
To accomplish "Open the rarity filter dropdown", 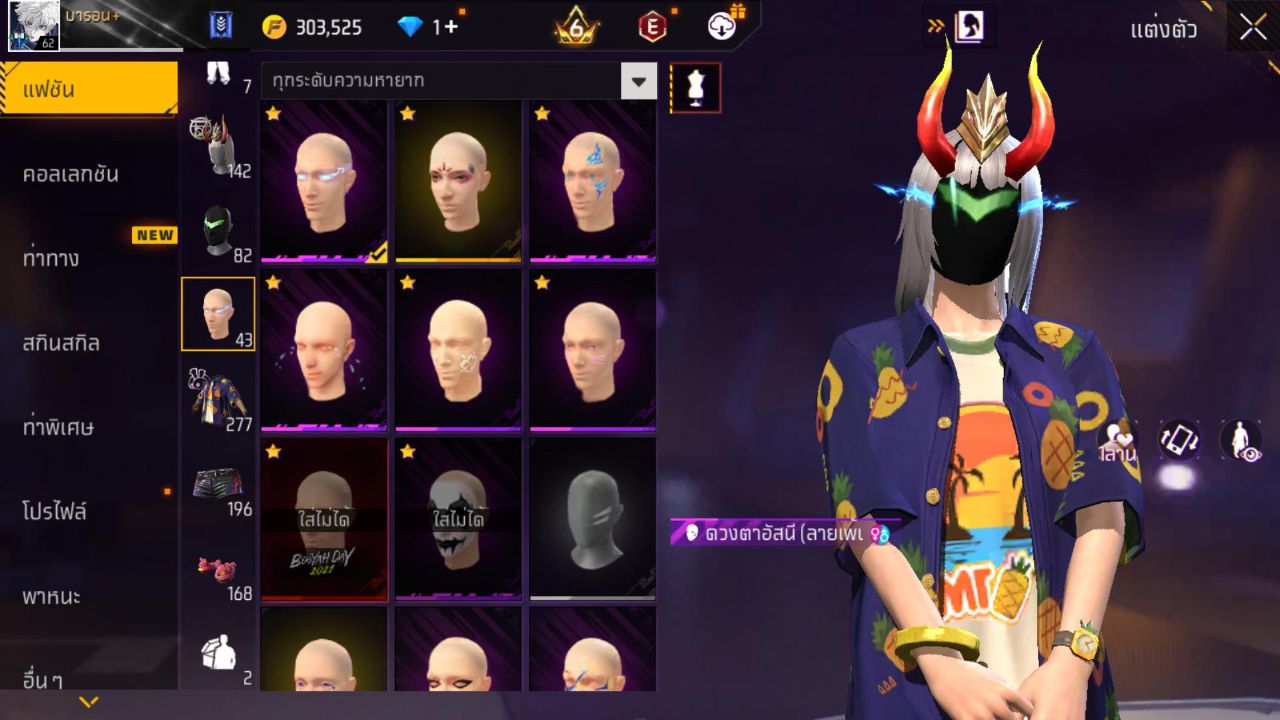I will [x=638, y=80].
